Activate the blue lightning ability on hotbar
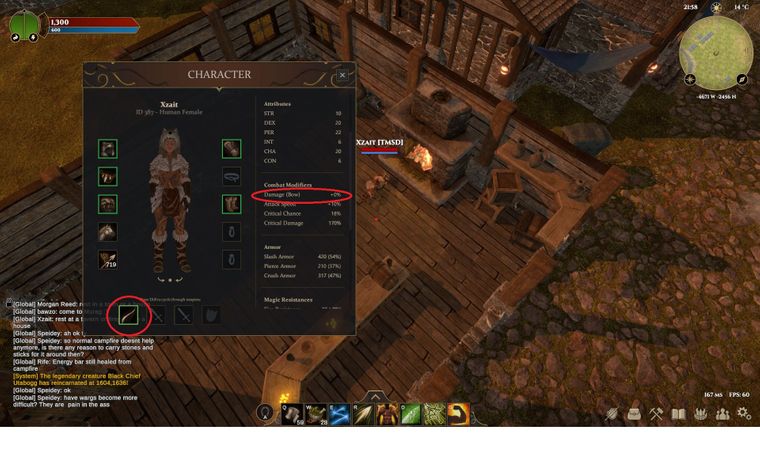This screenshot has height=462, width=760. pyautogui.click(x=339, y=414)
